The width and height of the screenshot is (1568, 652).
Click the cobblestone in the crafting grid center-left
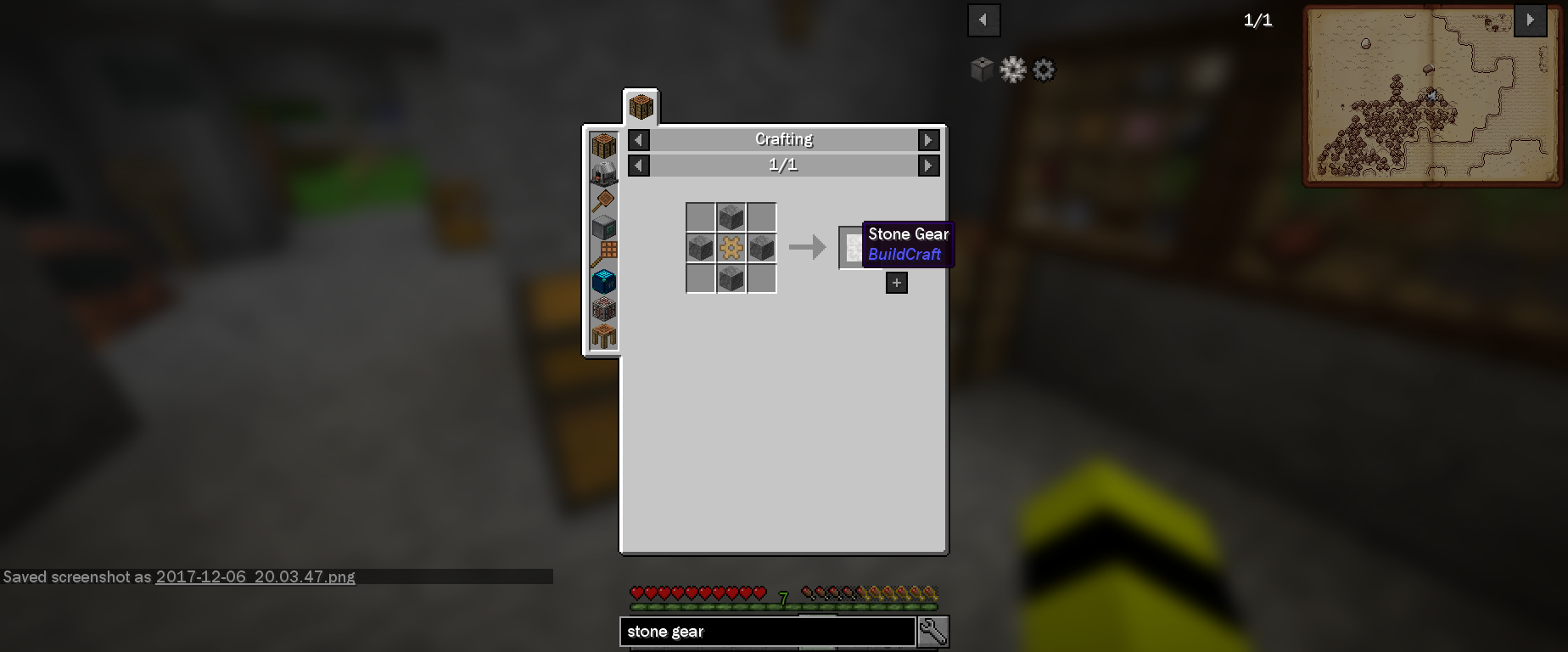701,247
